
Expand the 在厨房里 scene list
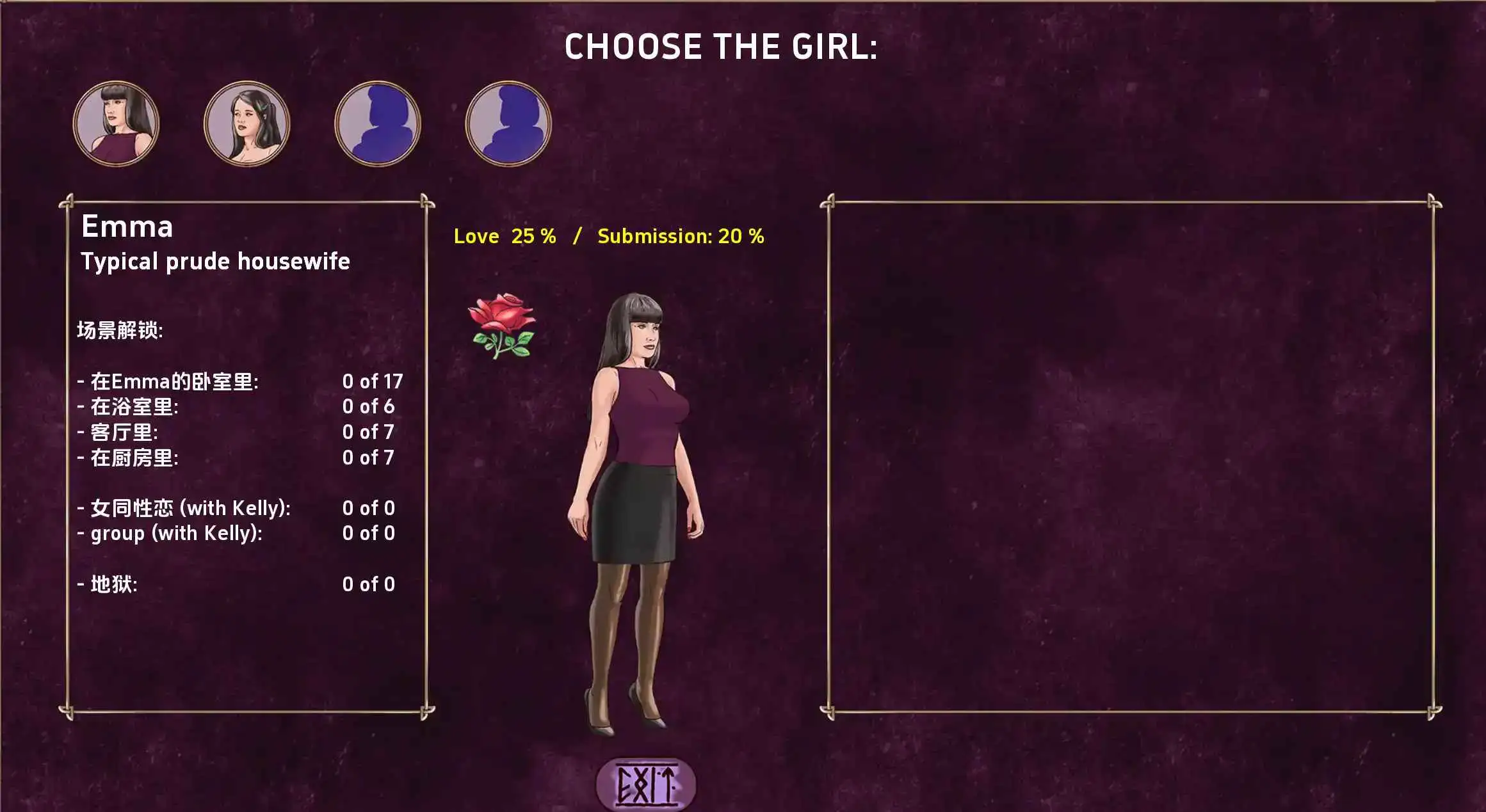click(131, 457)
